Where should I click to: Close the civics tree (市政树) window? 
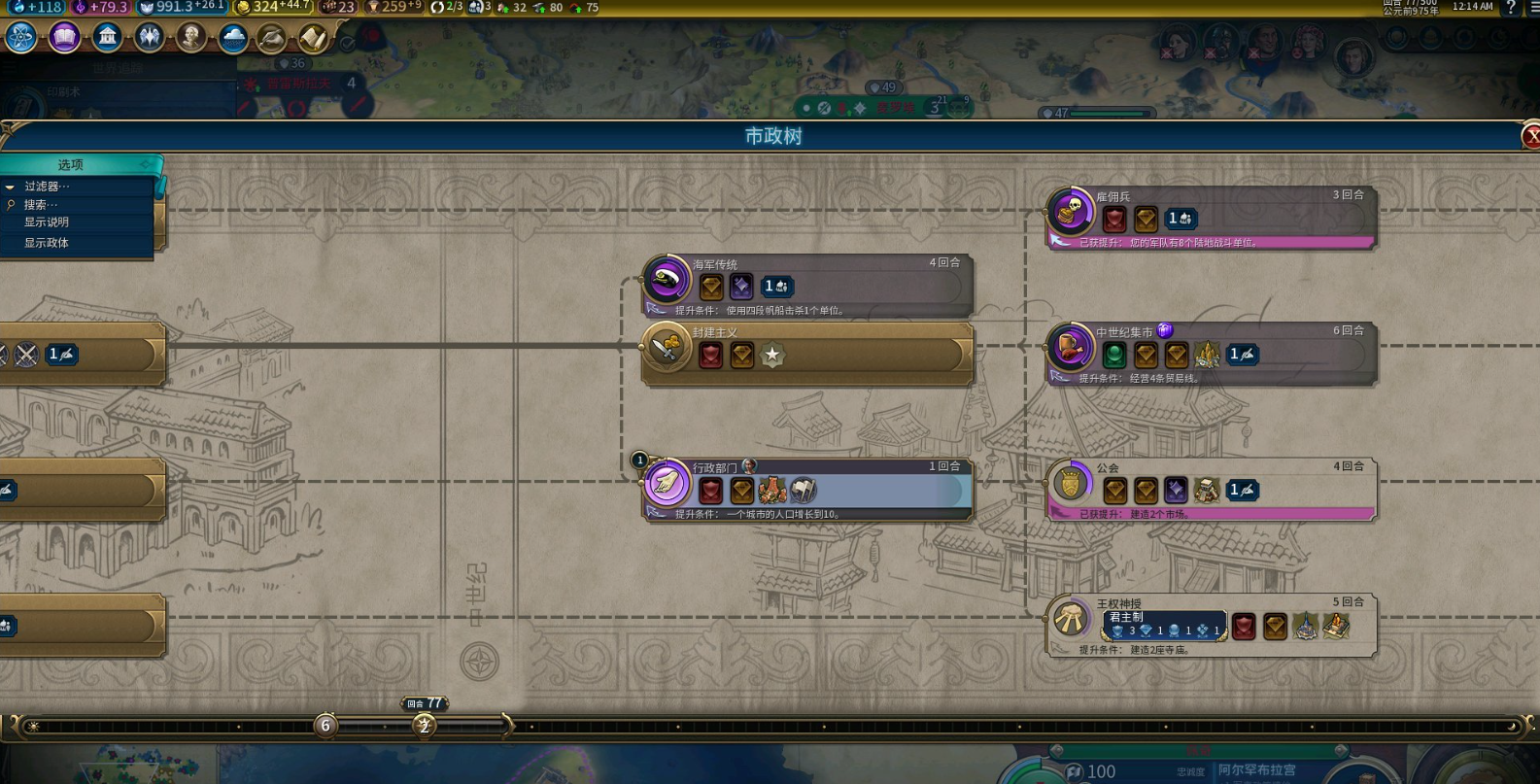click(x=1530, y=137)
